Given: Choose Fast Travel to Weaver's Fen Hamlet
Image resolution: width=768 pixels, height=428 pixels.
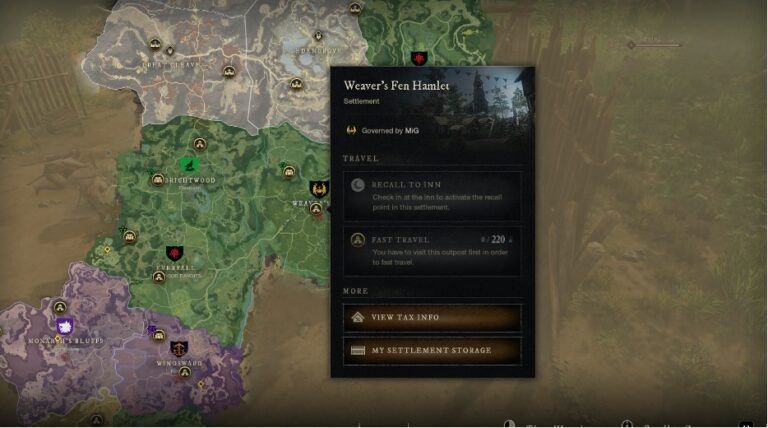Looking at the screenshot, I should click(432, 250).
